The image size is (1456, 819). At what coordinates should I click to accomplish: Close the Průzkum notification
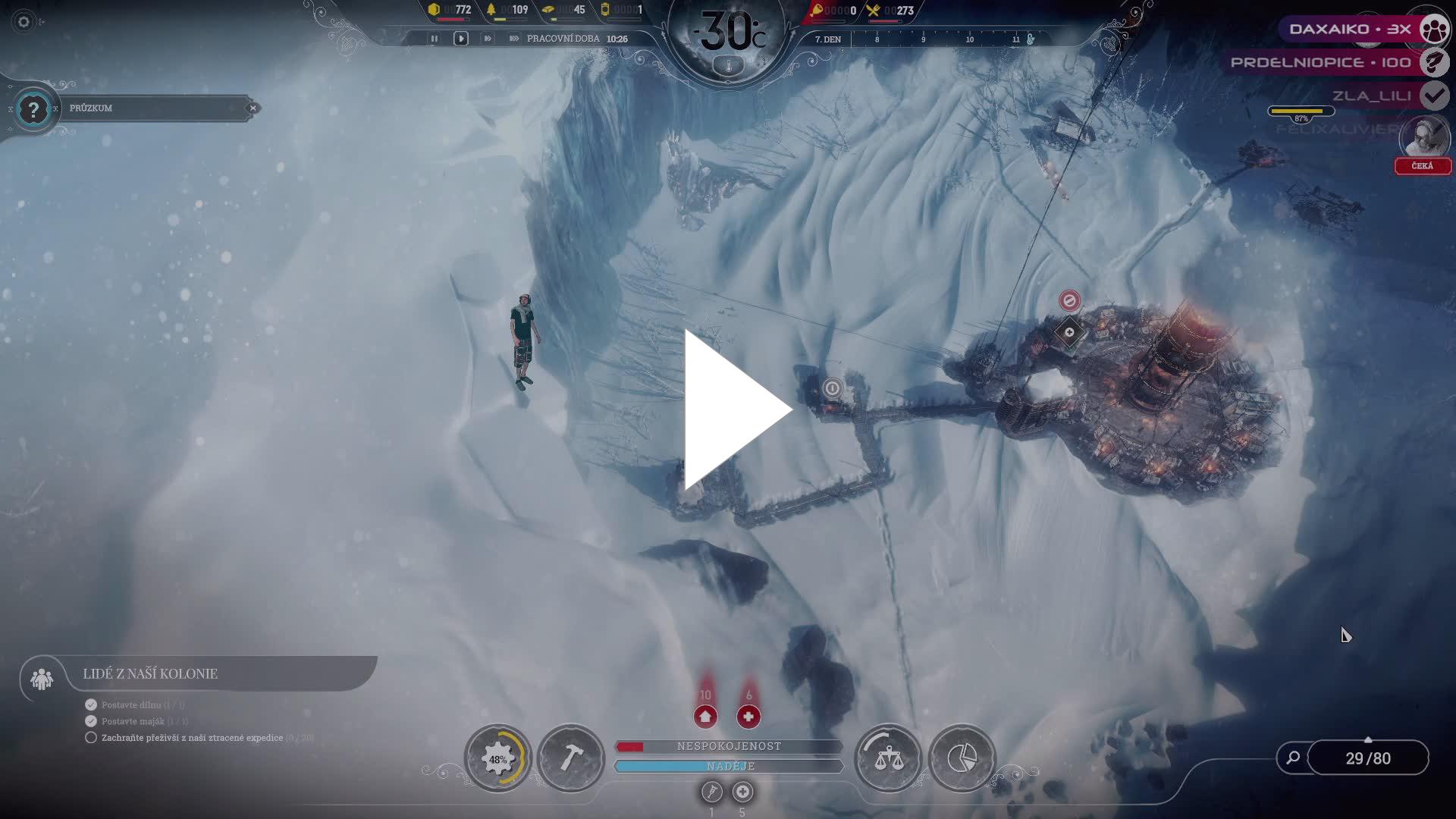(253, 108)
